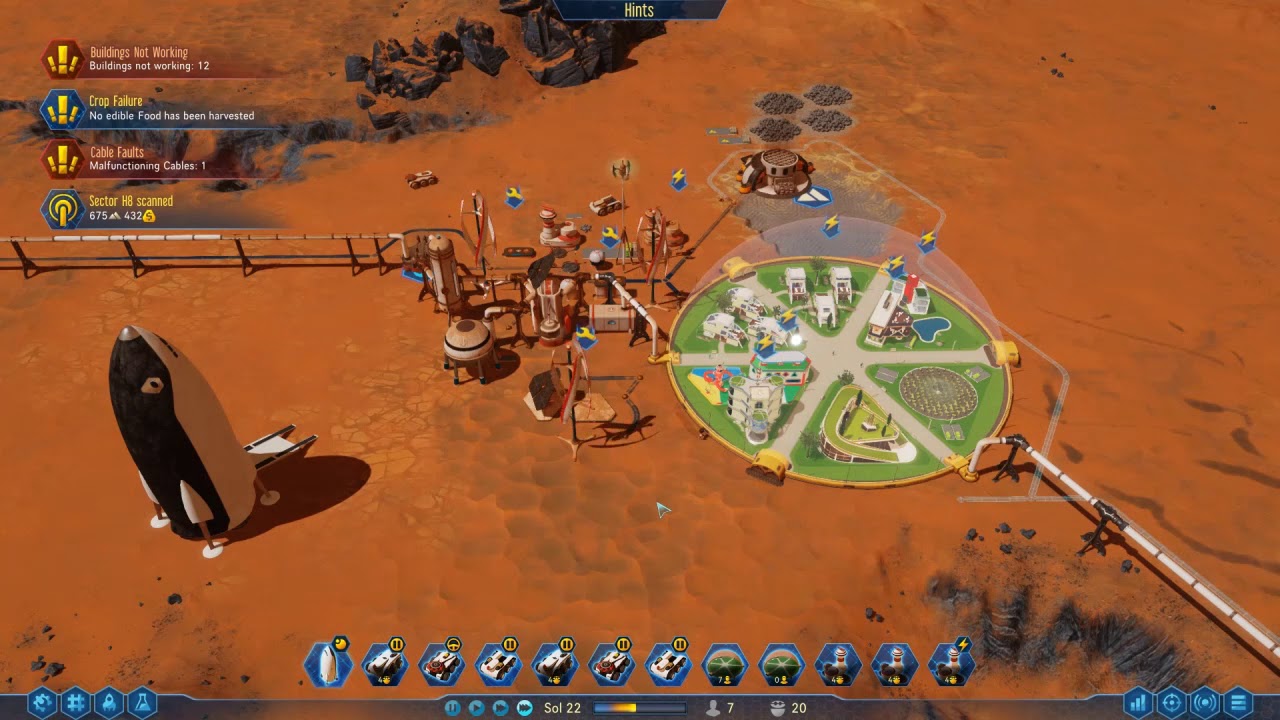
Task: Set game speed to fast forward
Action: tap(501, 708)
